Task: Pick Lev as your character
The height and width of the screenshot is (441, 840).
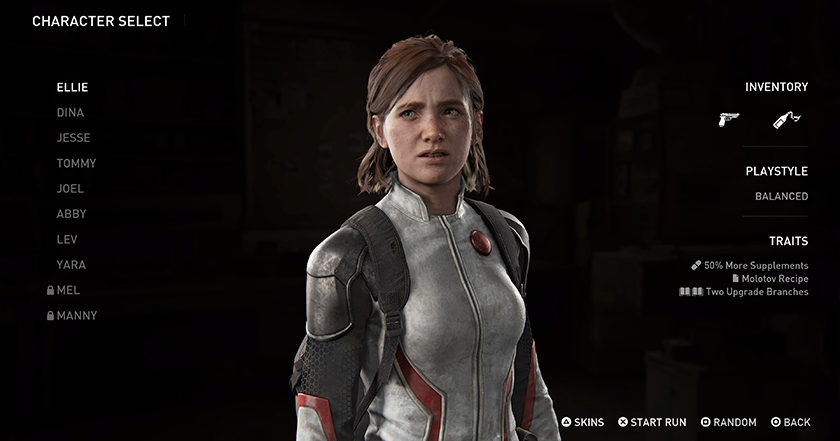Action: pos(67,240)
